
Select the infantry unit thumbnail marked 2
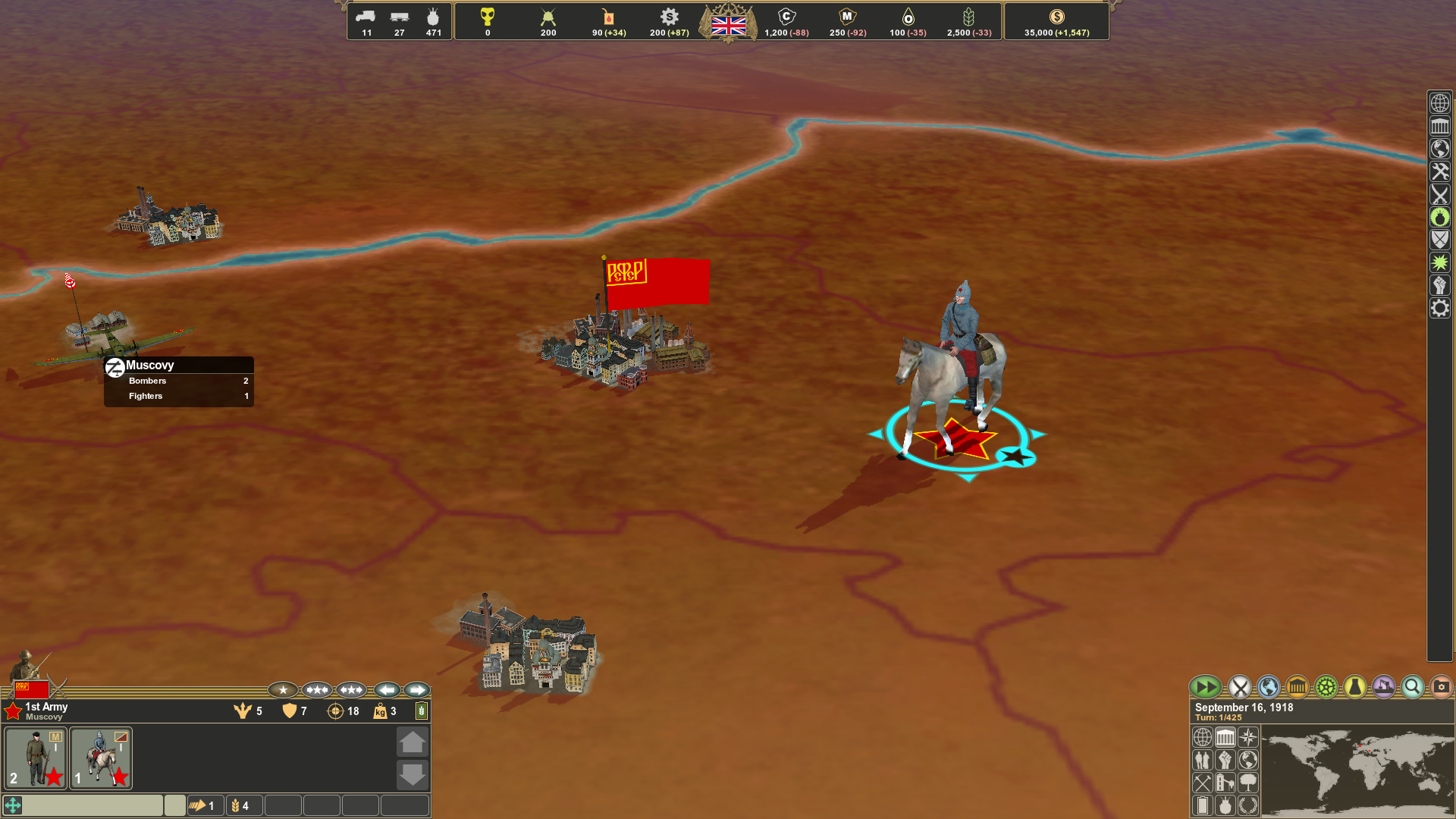coord(35,758)
